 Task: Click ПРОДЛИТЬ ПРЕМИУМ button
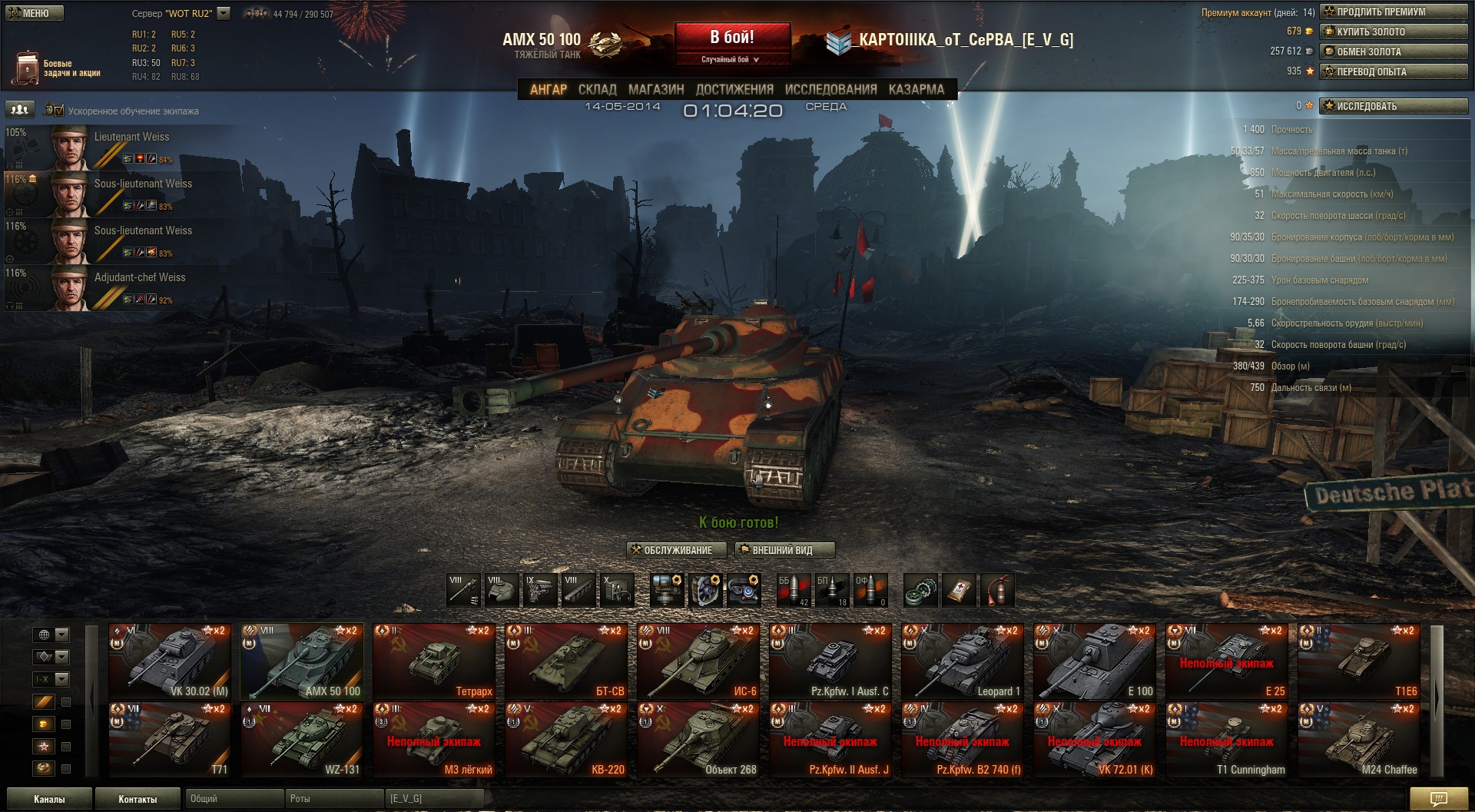(1393, 12)
